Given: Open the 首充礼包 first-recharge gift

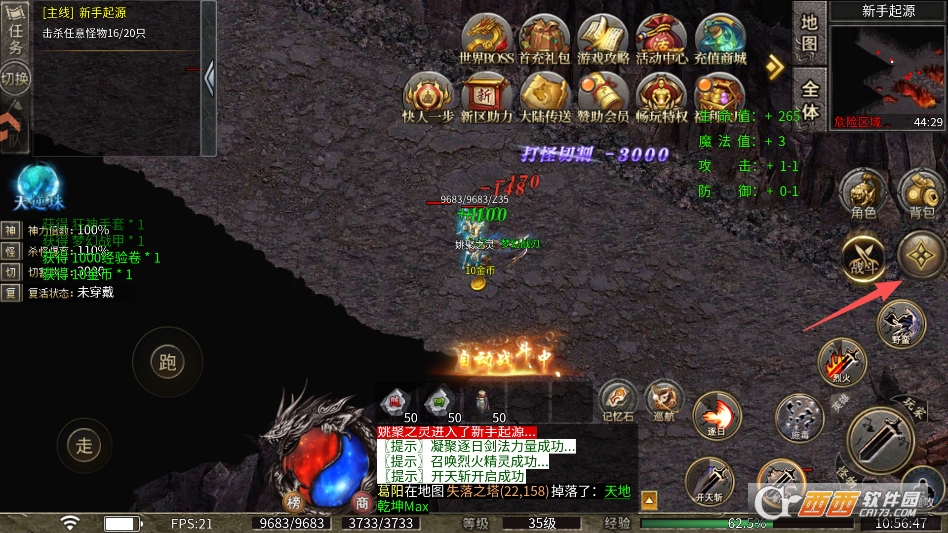Looking at the screenshot, I should 545,38.
